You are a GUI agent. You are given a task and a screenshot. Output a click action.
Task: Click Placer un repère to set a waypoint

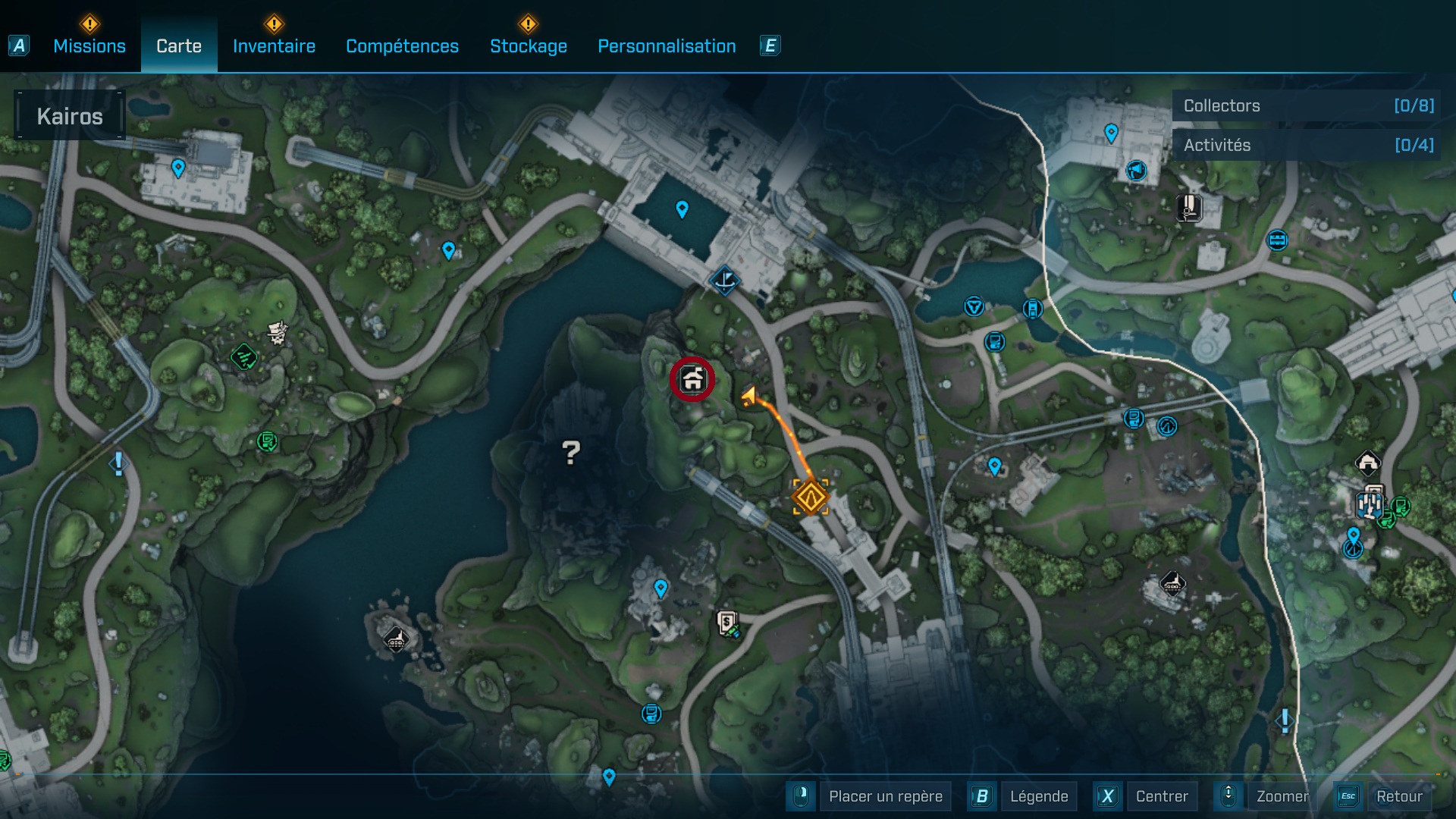point(885,796)
